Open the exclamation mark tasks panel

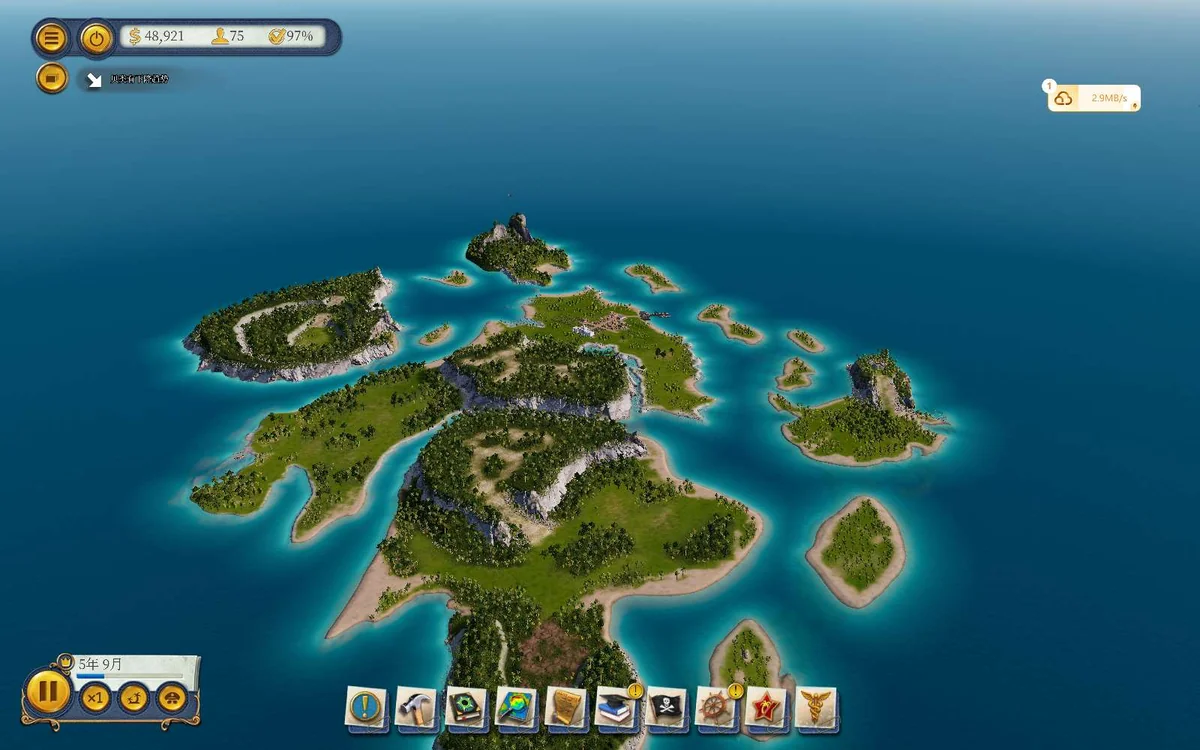pyautogui.click(x=365, y=707)
